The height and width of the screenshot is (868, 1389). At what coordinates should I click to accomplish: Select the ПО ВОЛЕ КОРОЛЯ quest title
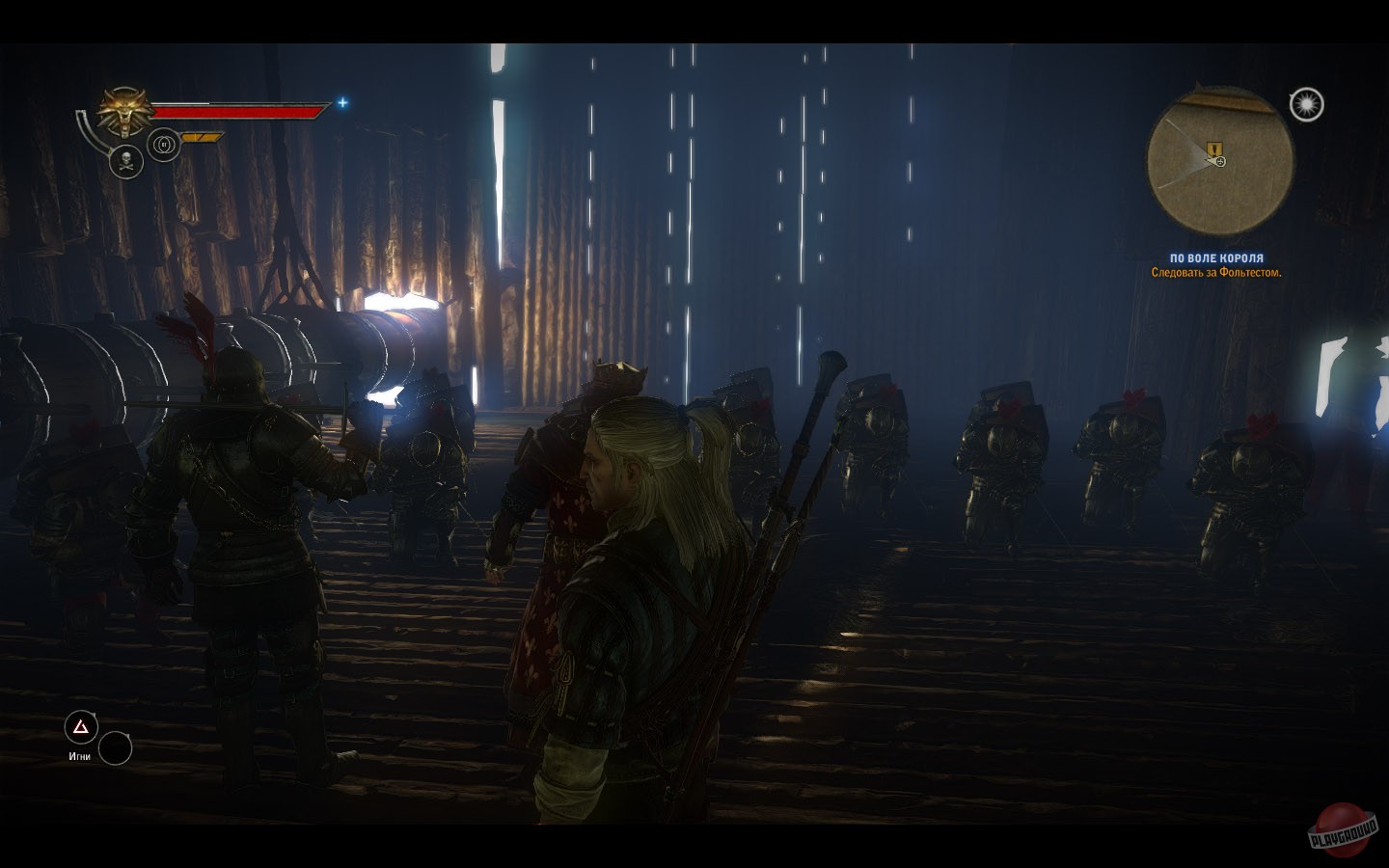[1216, 258]
